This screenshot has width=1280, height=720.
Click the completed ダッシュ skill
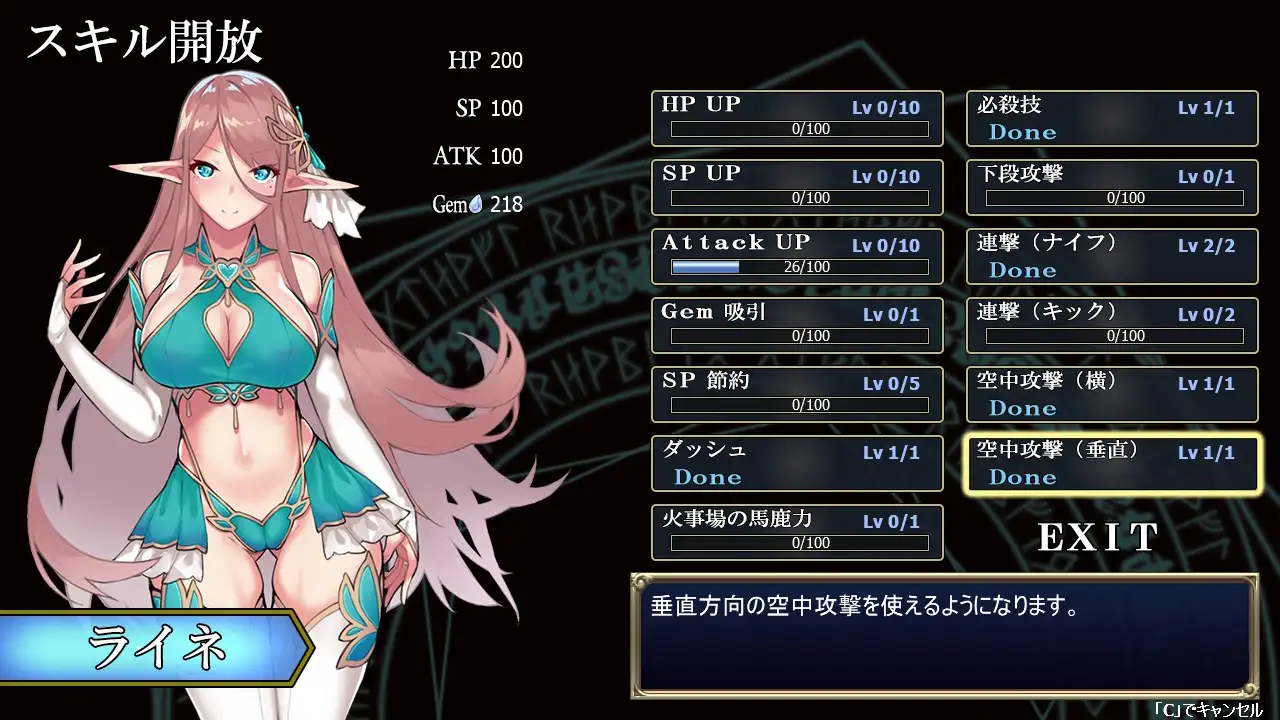pos(797,463)
